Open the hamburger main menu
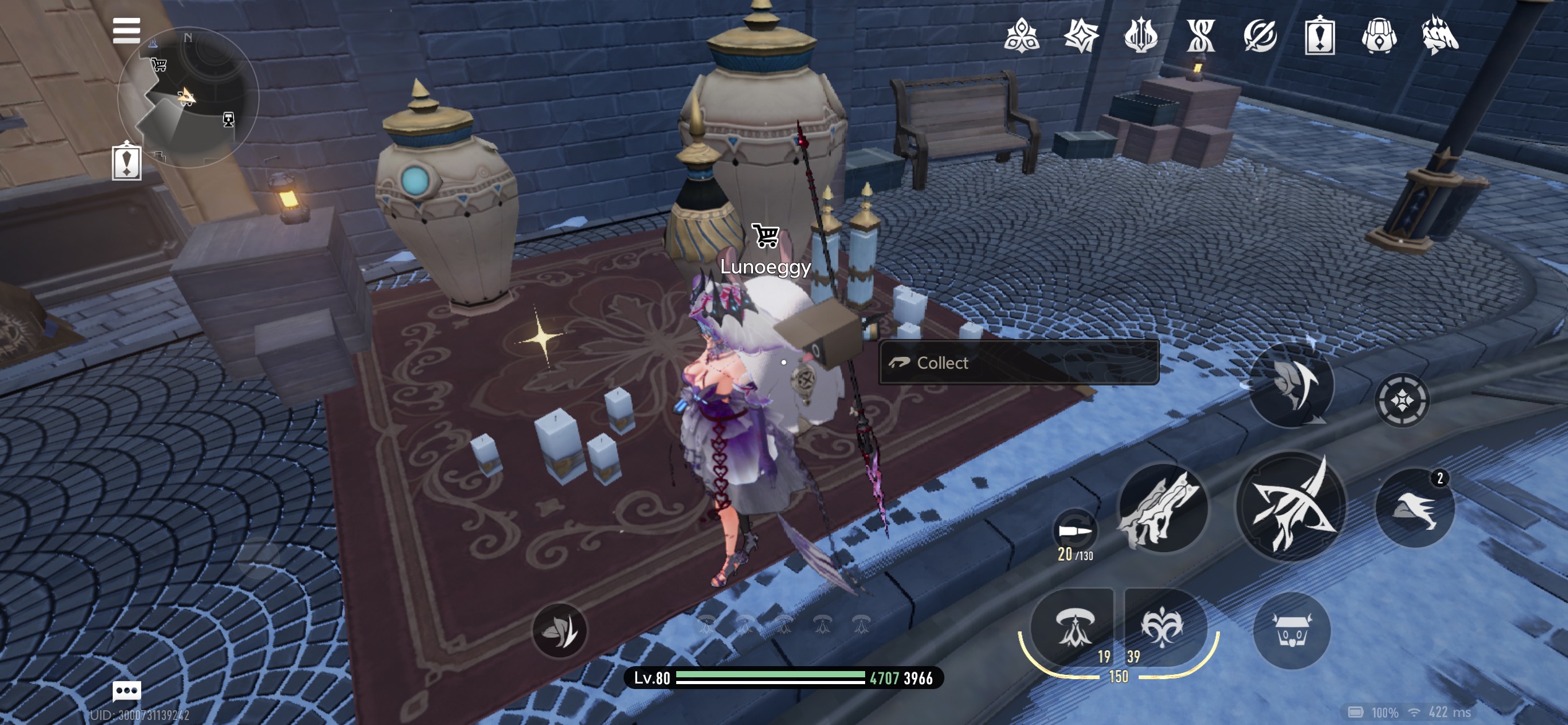This screenshot has height=725, width=1568. click(126, 30)
